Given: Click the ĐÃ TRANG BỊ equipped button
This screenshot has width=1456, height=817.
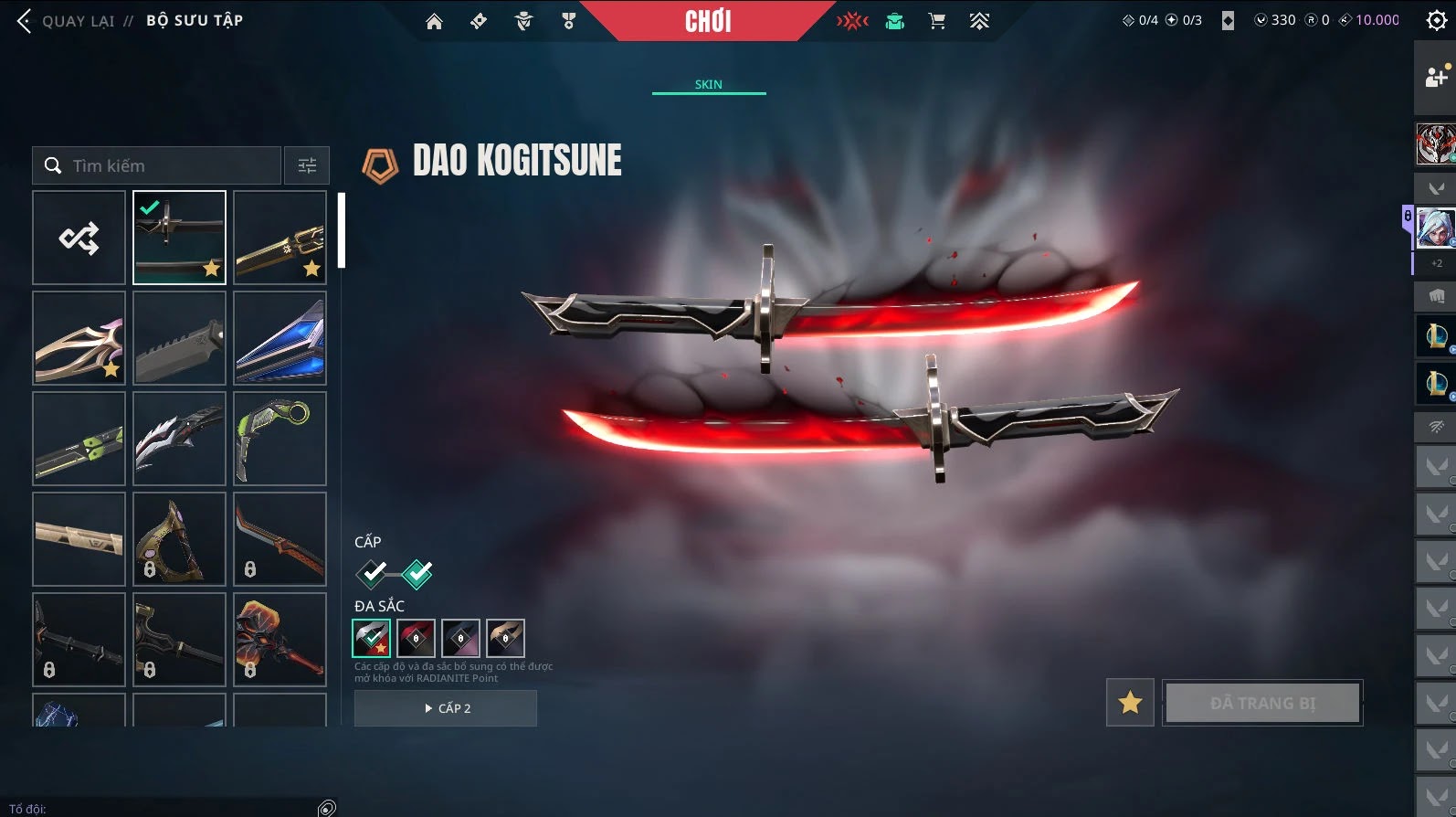Looking at the screenshot, I should click(x=1262, y=703).
